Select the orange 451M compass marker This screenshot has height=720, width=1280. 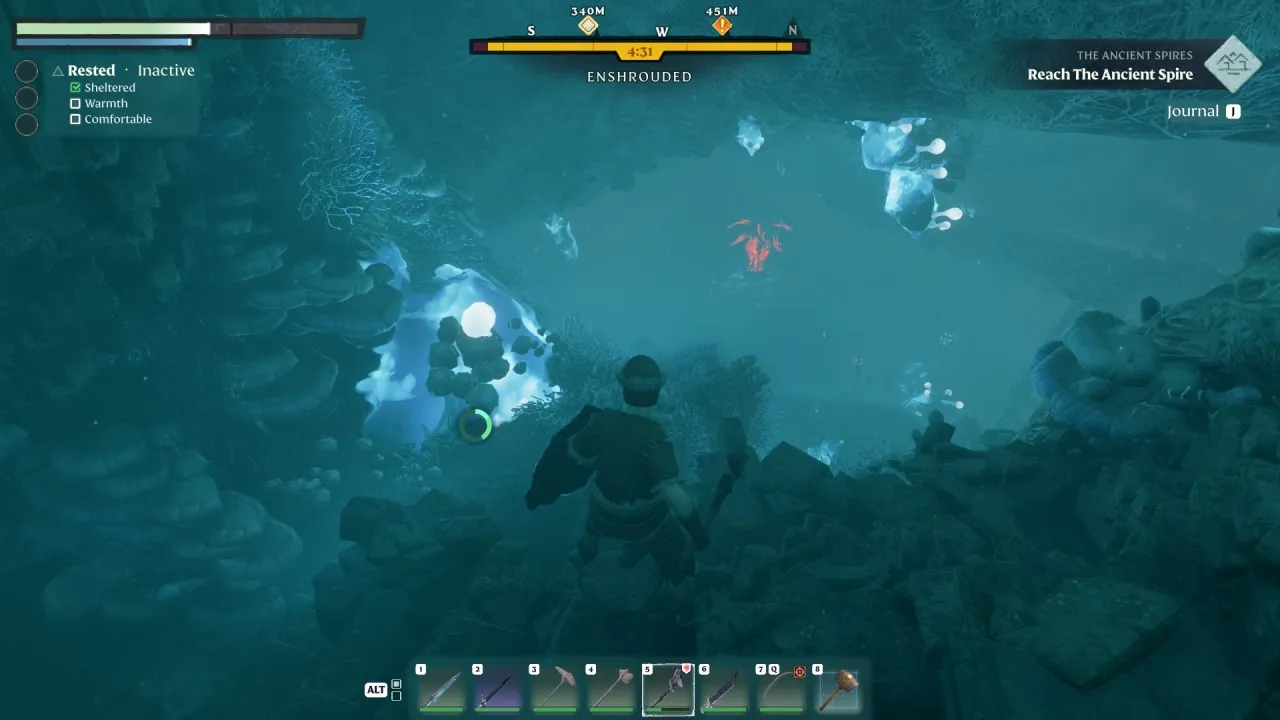(722, 26)
